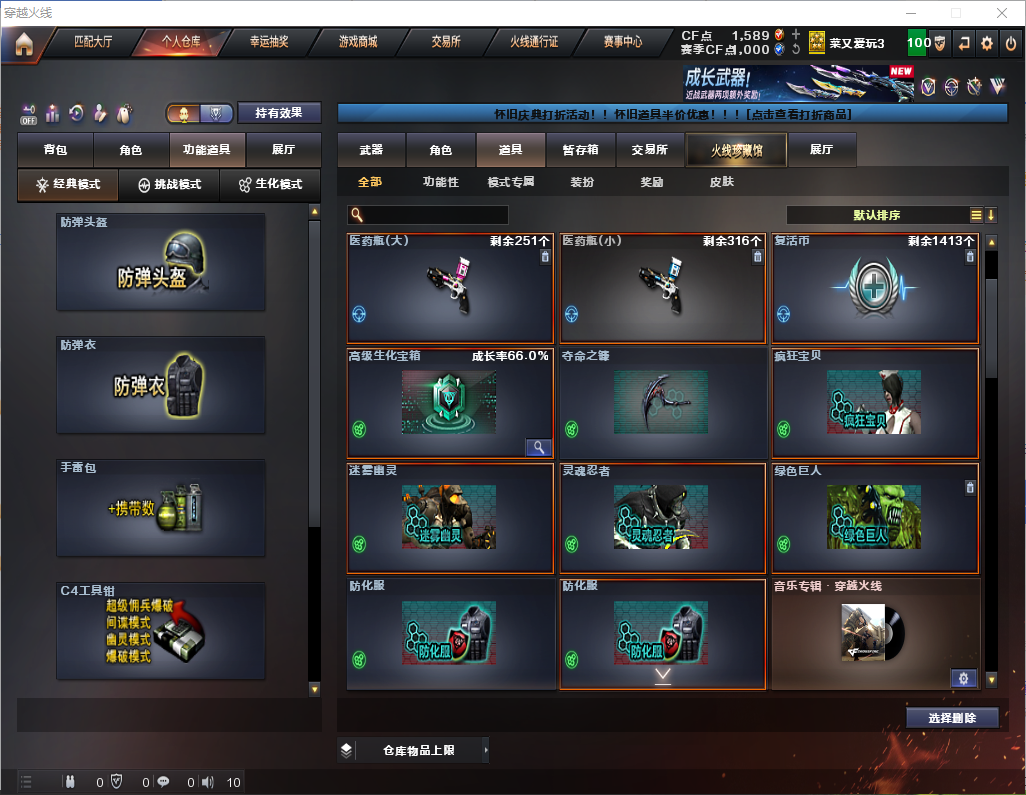1026x795 pixels.
Task: Open the 赛事中心 event center tab
Action: [622, 42]
